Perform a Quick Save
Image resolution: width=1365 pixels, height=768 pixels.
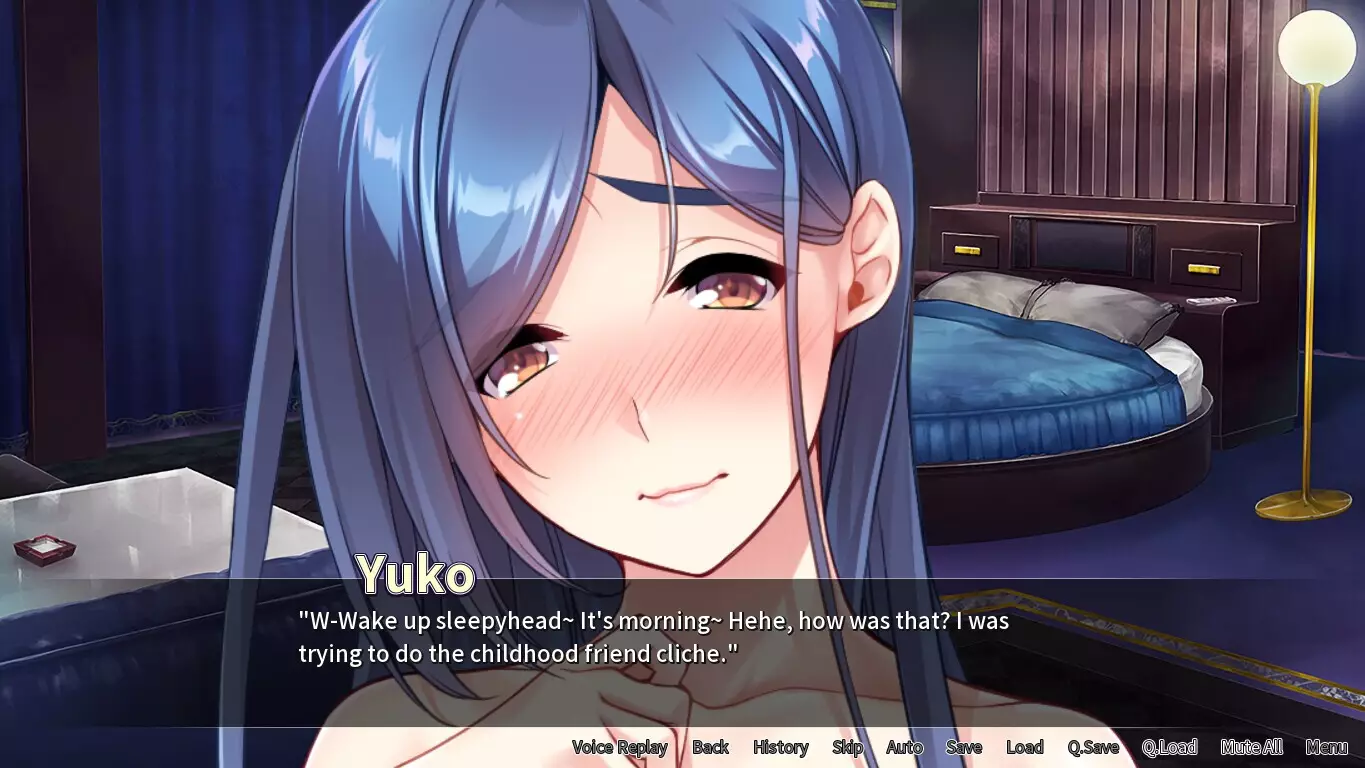coord(1095,747)
